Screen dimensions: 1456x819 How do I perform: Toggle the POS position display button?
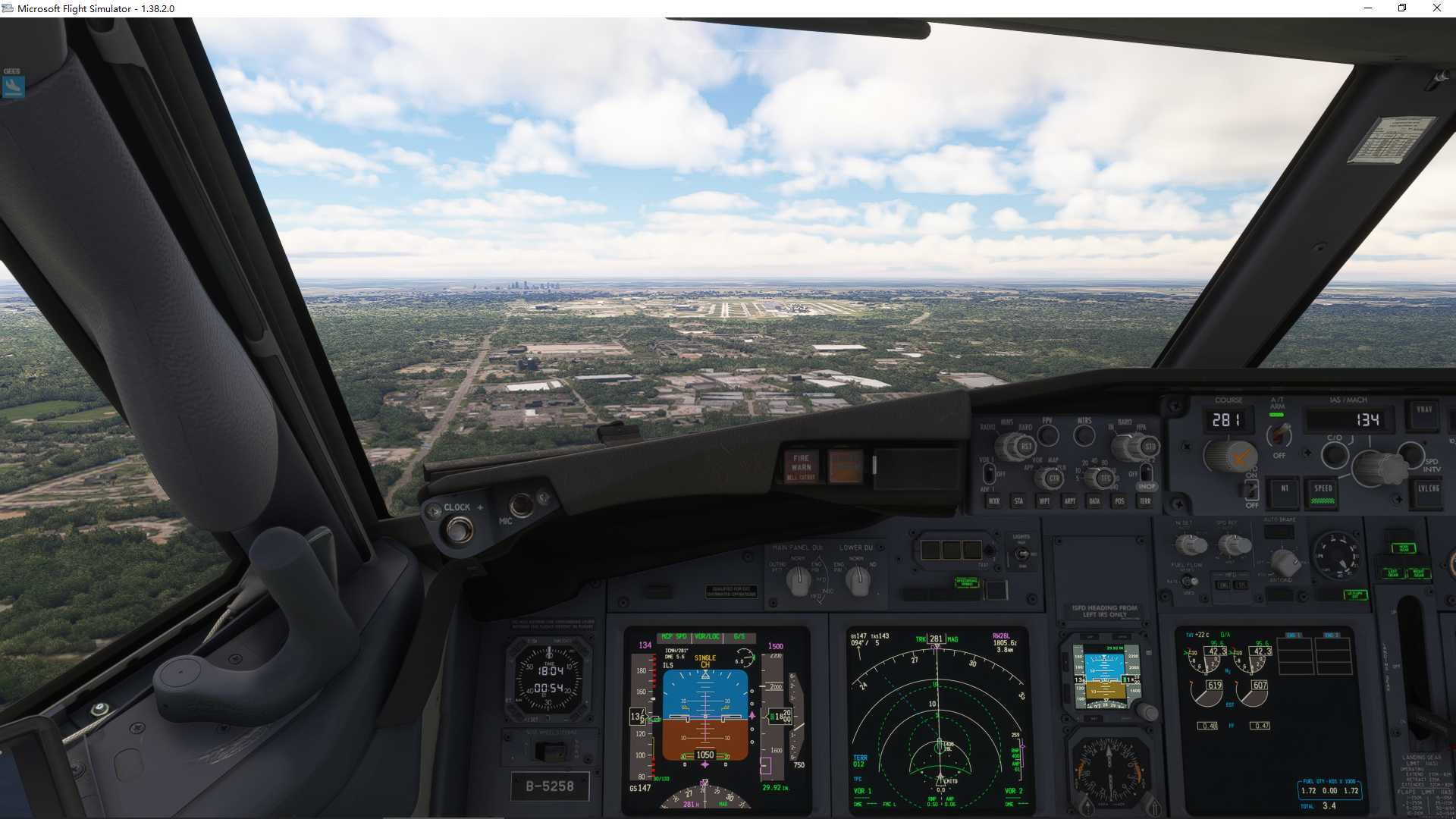point(1119,501)
